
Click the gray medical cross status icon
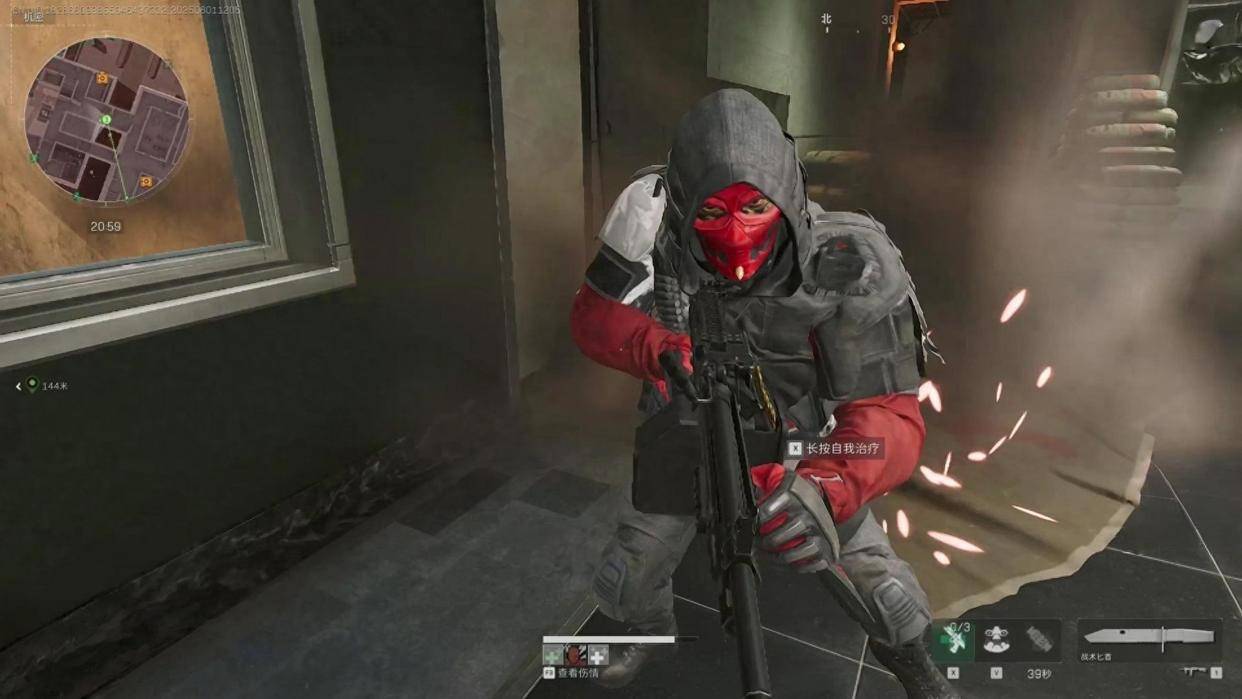598,655
